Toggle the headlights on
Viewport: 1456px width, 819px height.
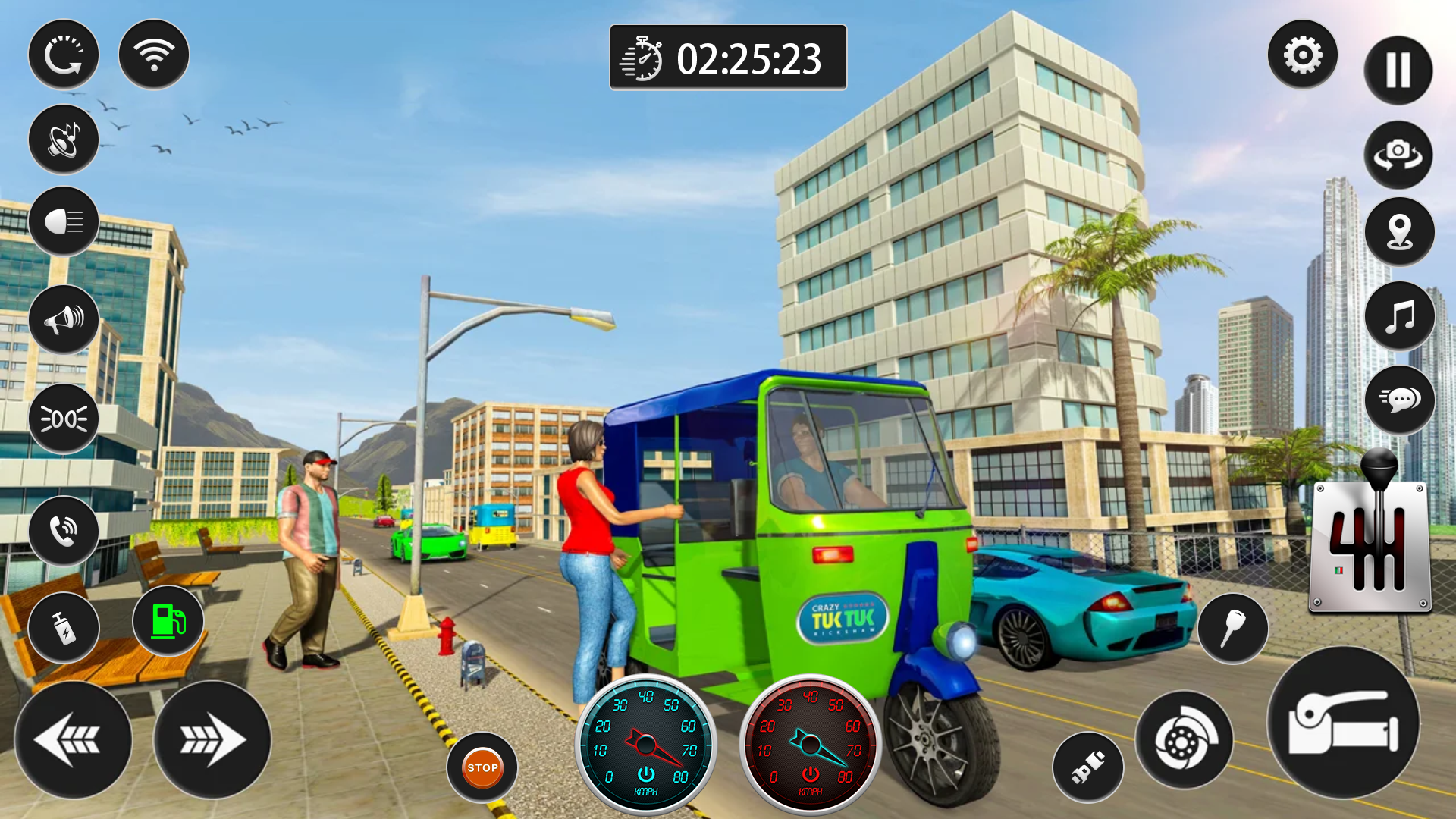click(x=64, y=221)
